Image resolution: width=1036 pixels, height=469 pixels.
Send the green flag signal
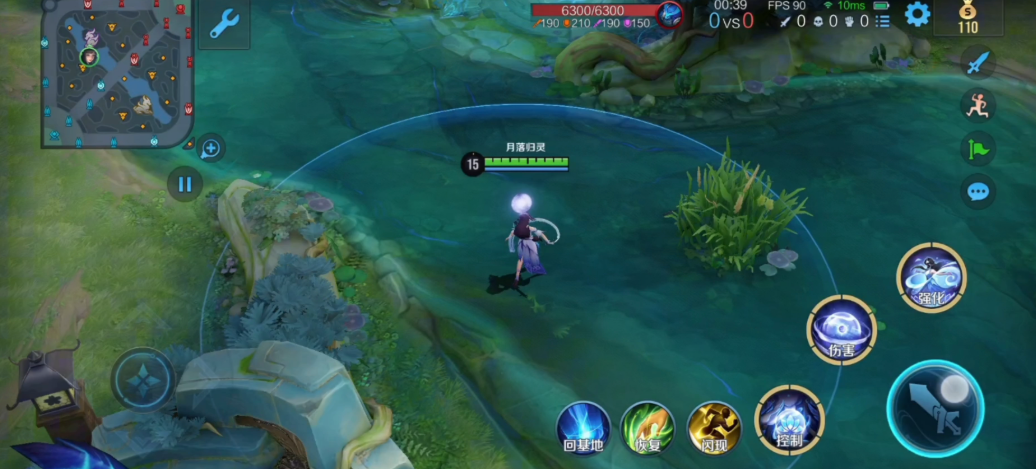(x=978, y=148)
